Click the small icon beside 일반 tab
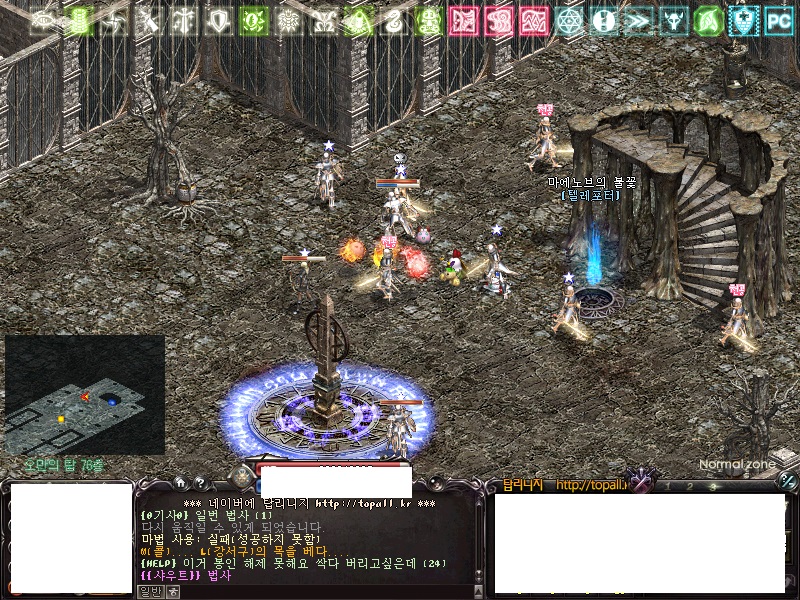The height and width of the screenshot is (600, 800). click(x=171, y=591)
